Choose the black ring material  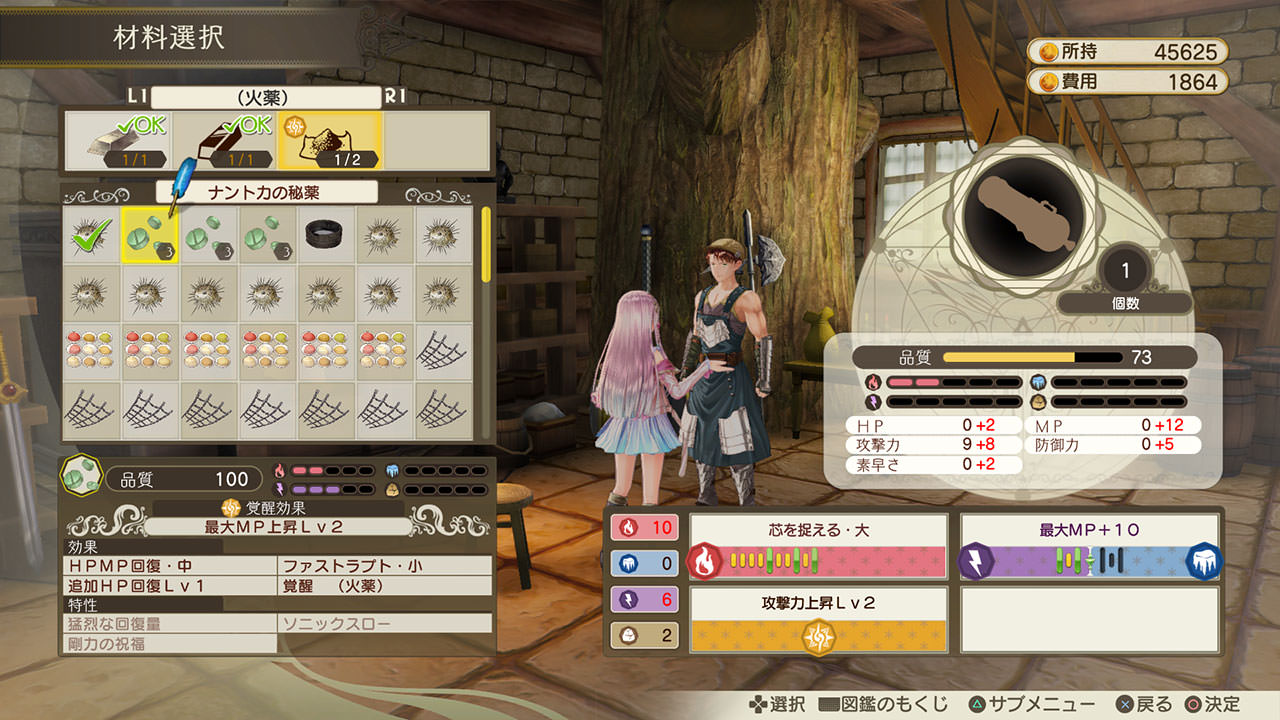tap(327, 235)
